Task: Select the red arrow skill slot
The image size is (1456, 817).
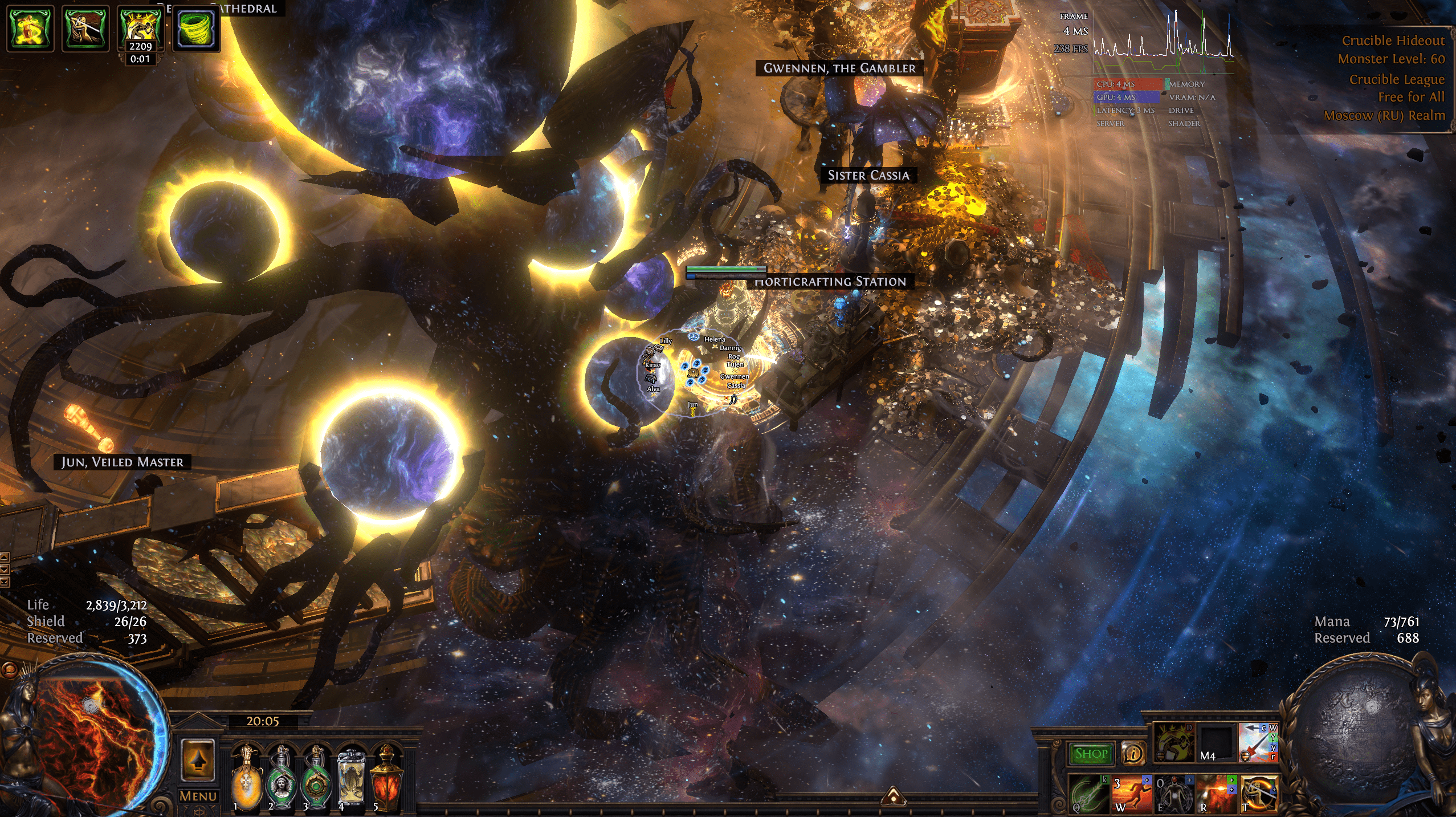Action: pyautogui.click(x=1258, y=743)
